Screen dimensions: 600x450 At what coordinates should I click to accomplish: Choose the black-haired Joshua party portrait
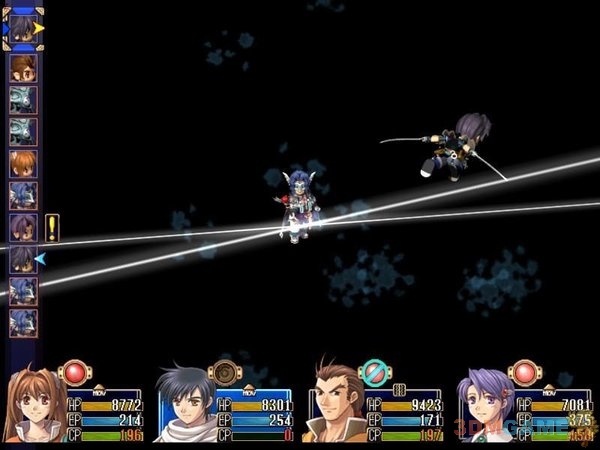(185, 406)
